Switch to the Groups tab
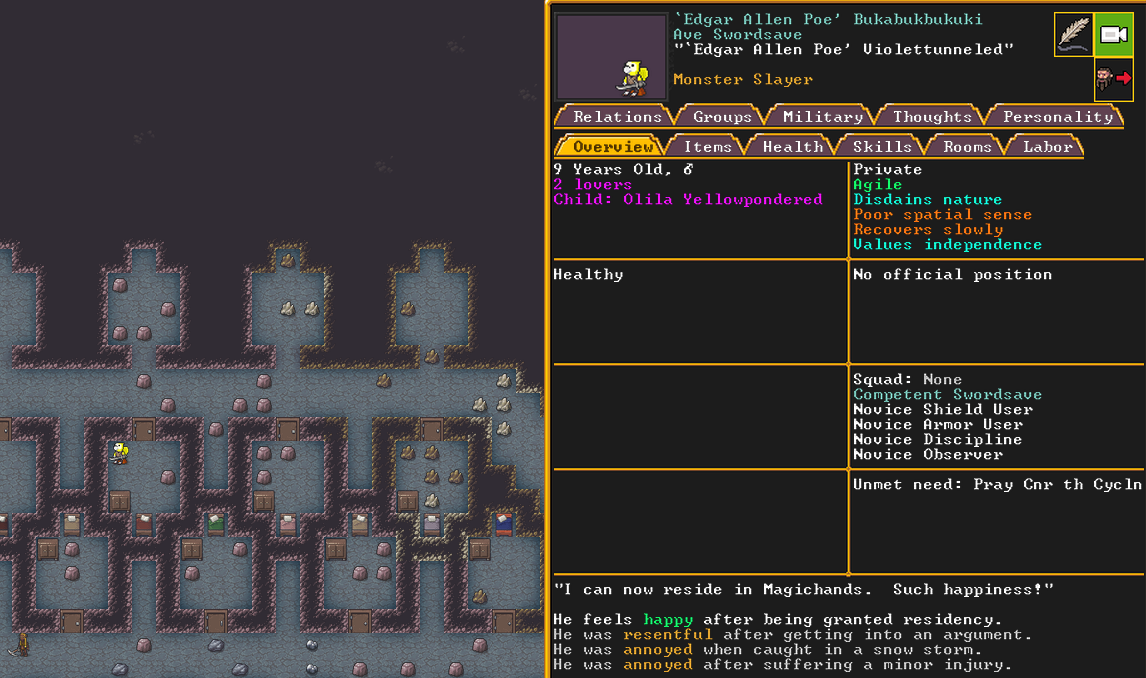This screenshot has width=1146, height=678. click(x=722, y=117)
